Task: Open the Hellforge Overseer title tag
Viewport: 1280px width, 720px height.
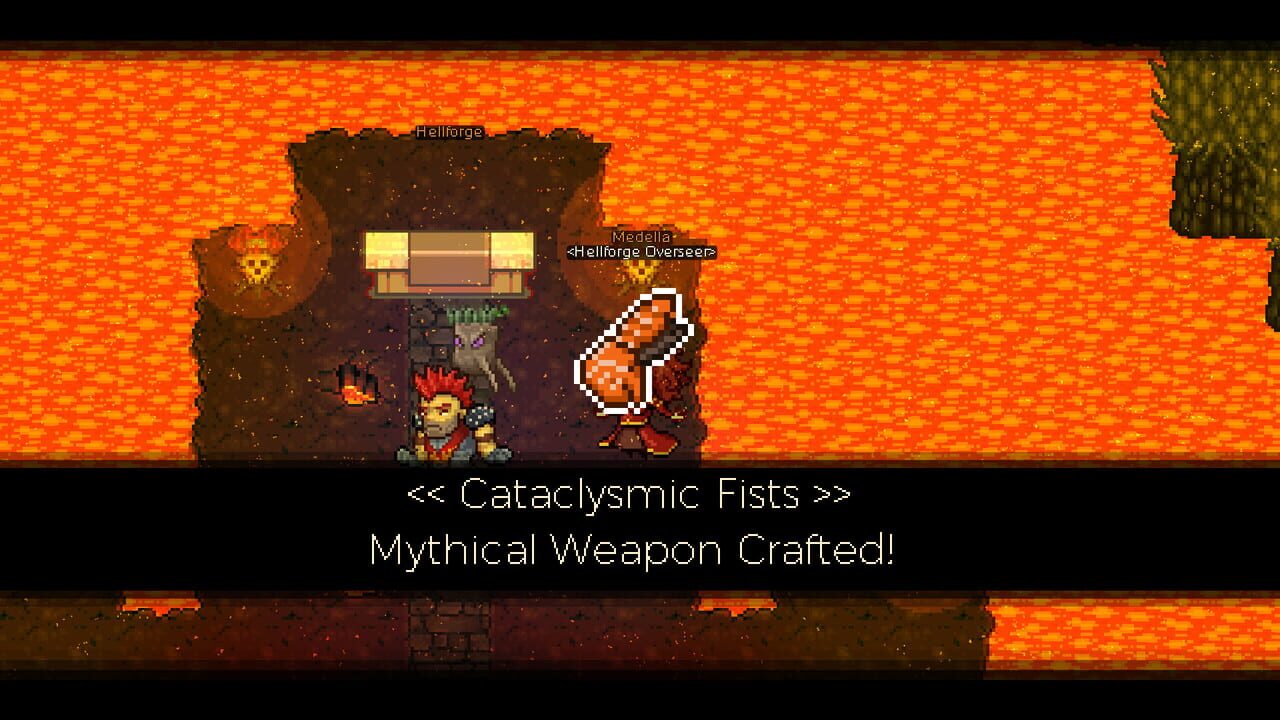Action: point(641,252)
